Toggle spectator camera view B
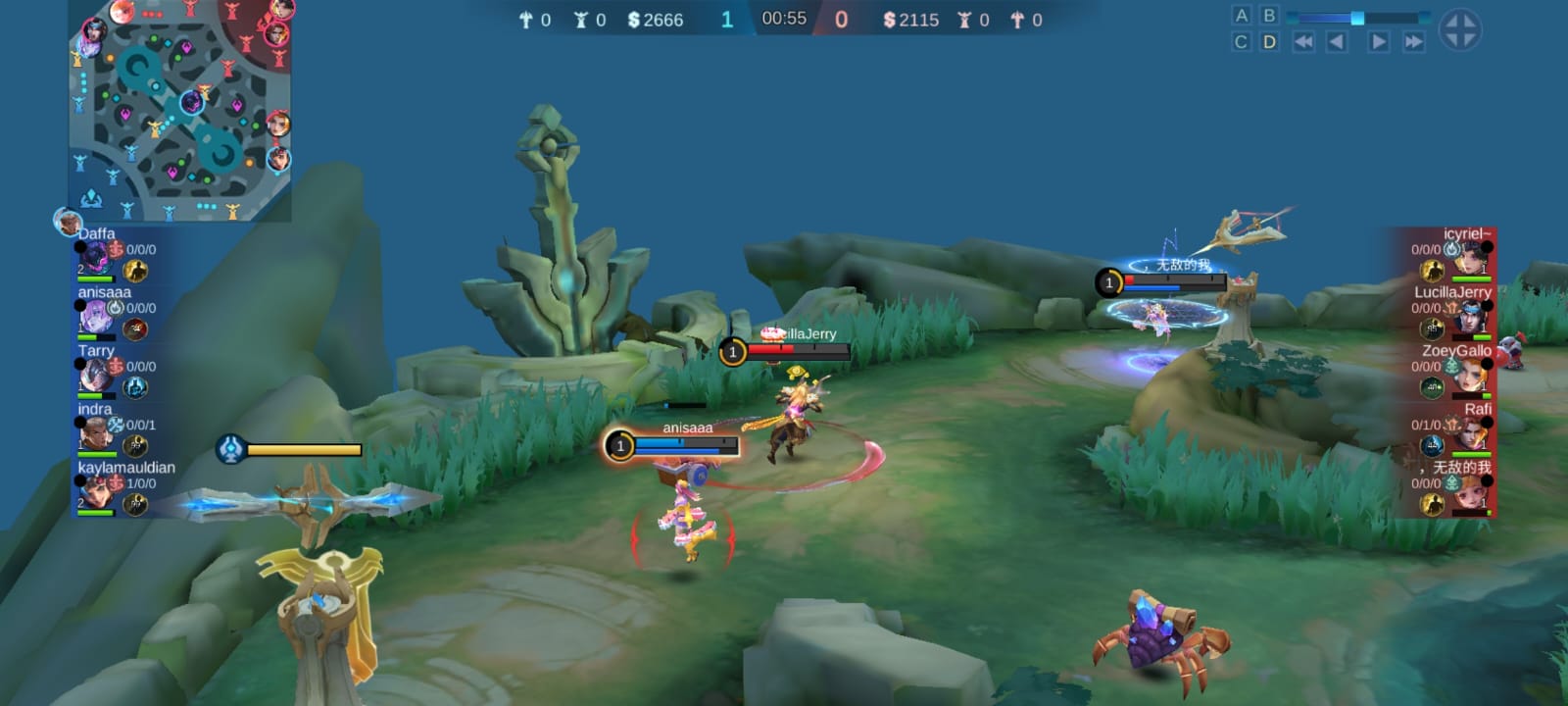Image resolution: width=1568 pixels, height=706 pixels. click(1270, 13)
